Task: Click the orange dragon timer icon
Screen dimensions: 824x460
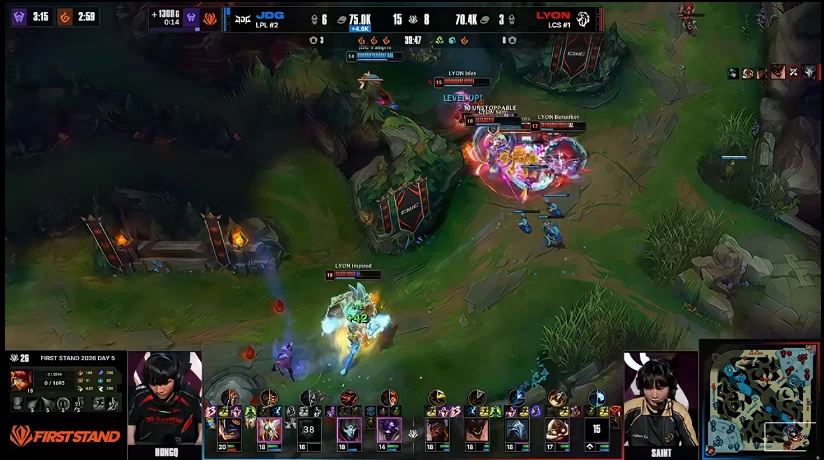Action: pos(65,16)
